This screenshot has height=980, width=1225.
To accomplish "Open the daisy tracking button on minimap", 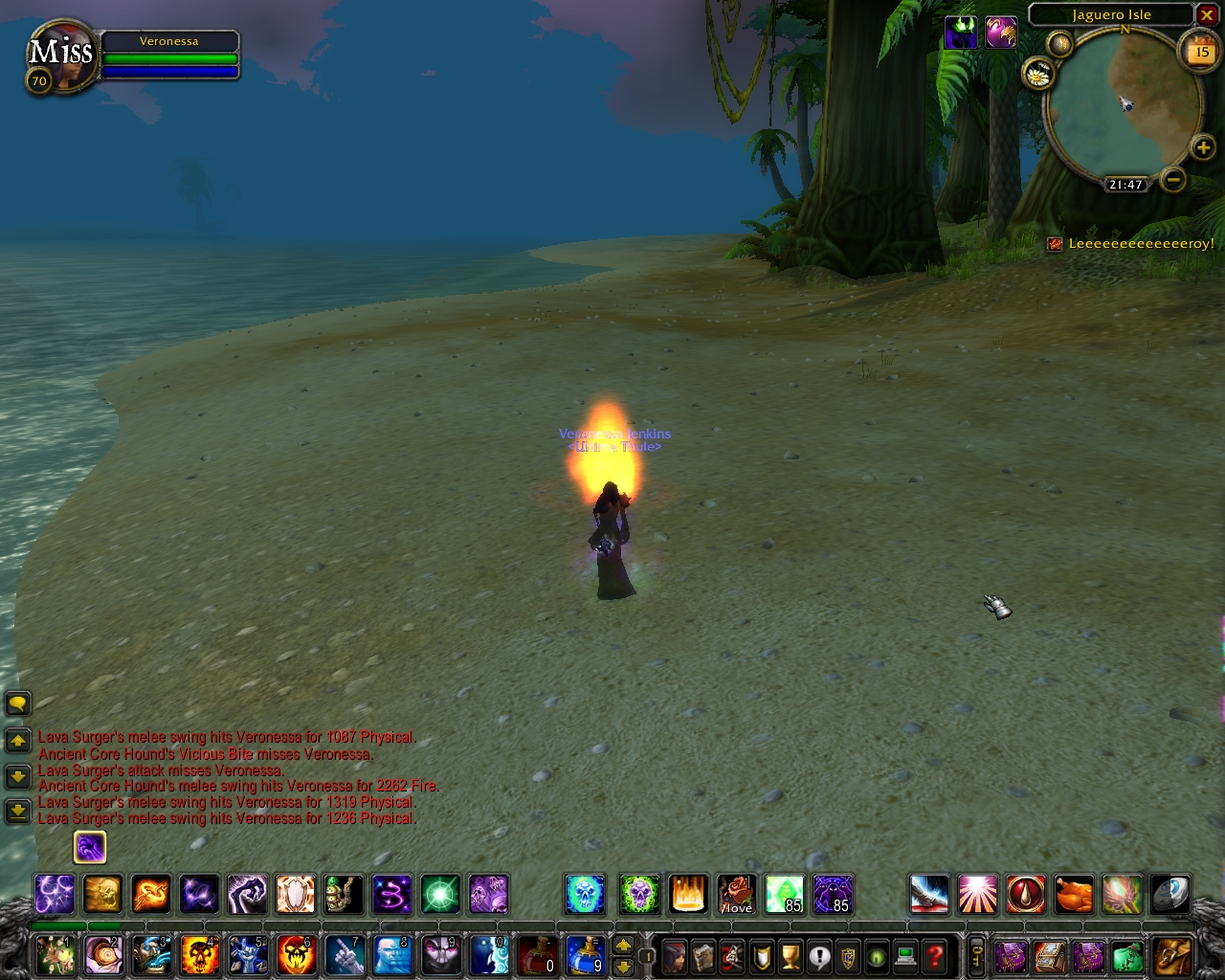I will 1038,73.
